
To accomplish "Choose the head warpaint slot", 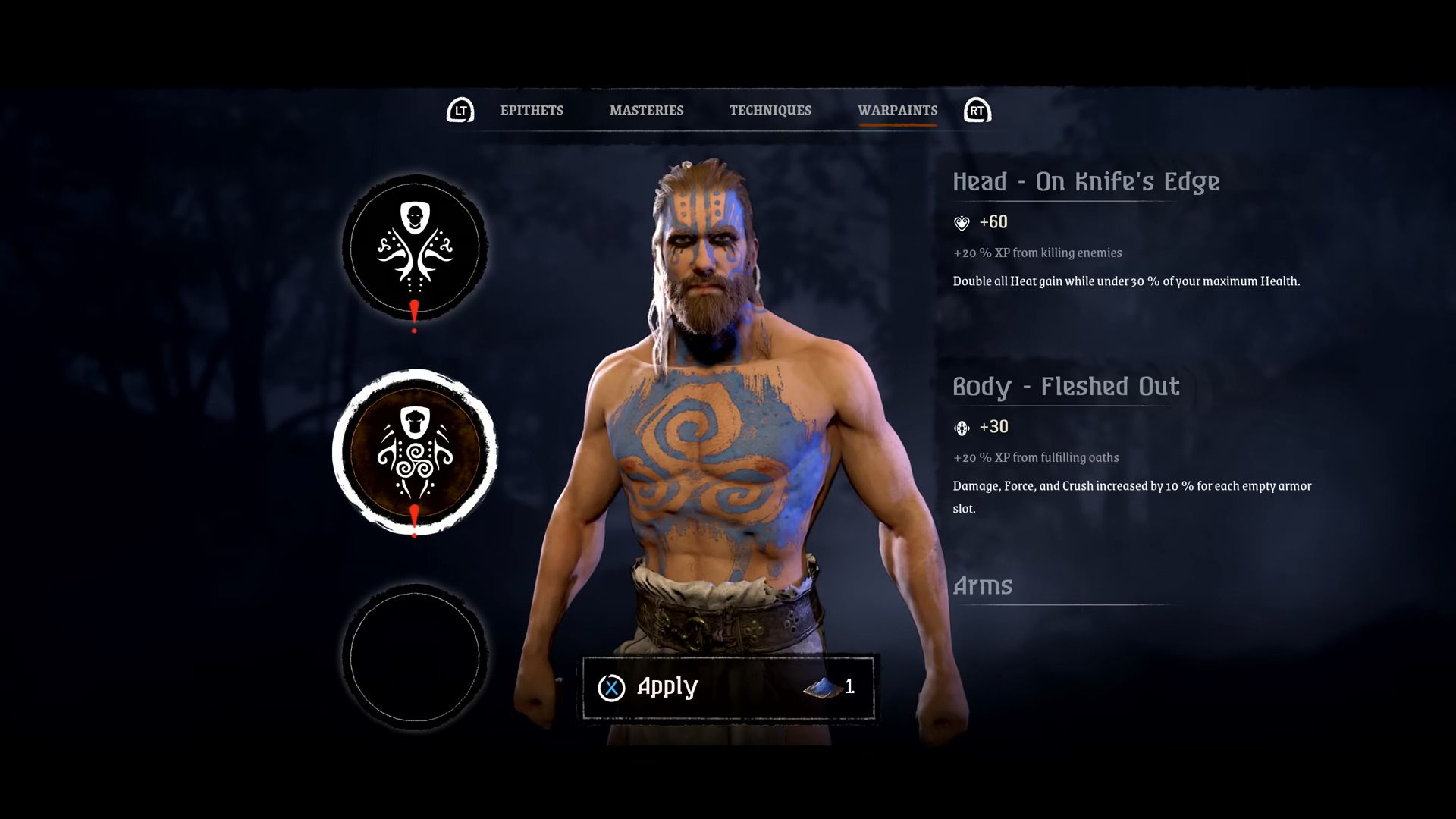I will [x=415, y=247].
